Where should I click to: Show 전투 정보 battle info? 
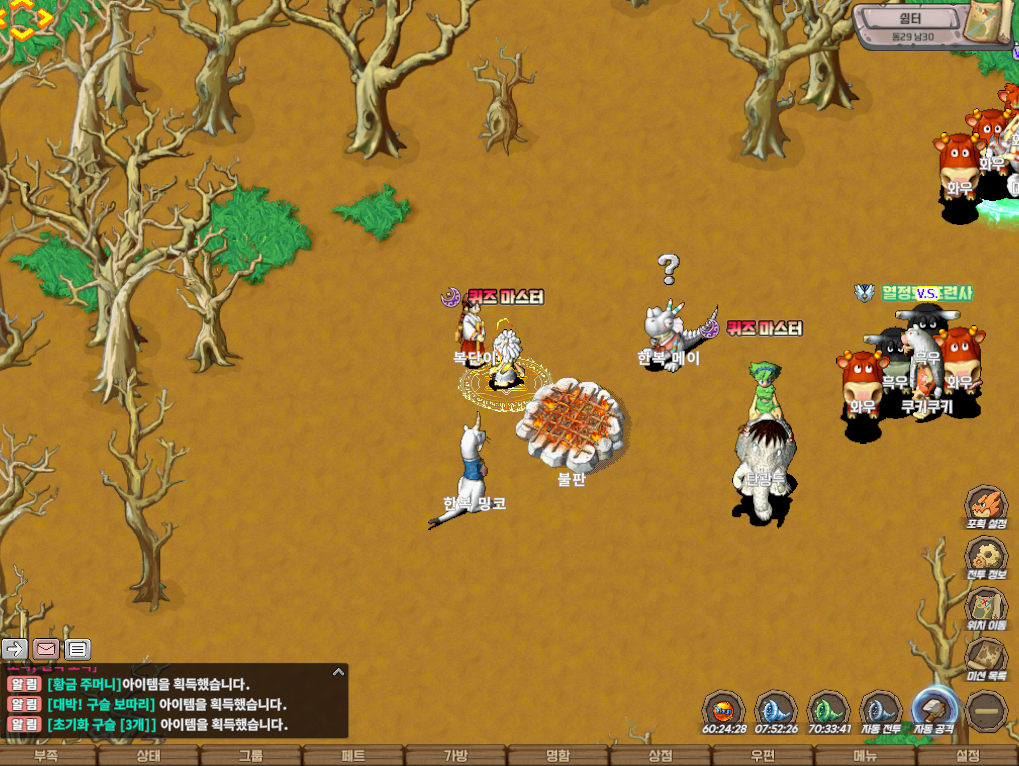coord(985,558)
